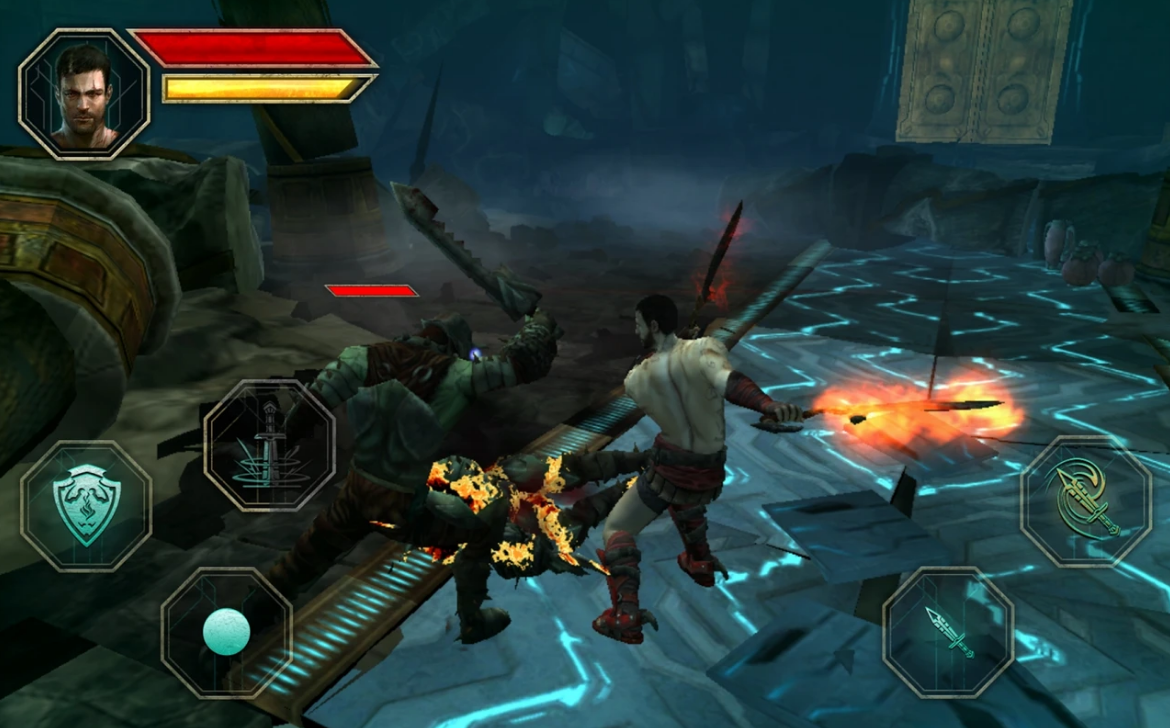The image size is (1170, 728).
Task: Trigger the sword ground-slam special ability
Action: pos(270,445)
